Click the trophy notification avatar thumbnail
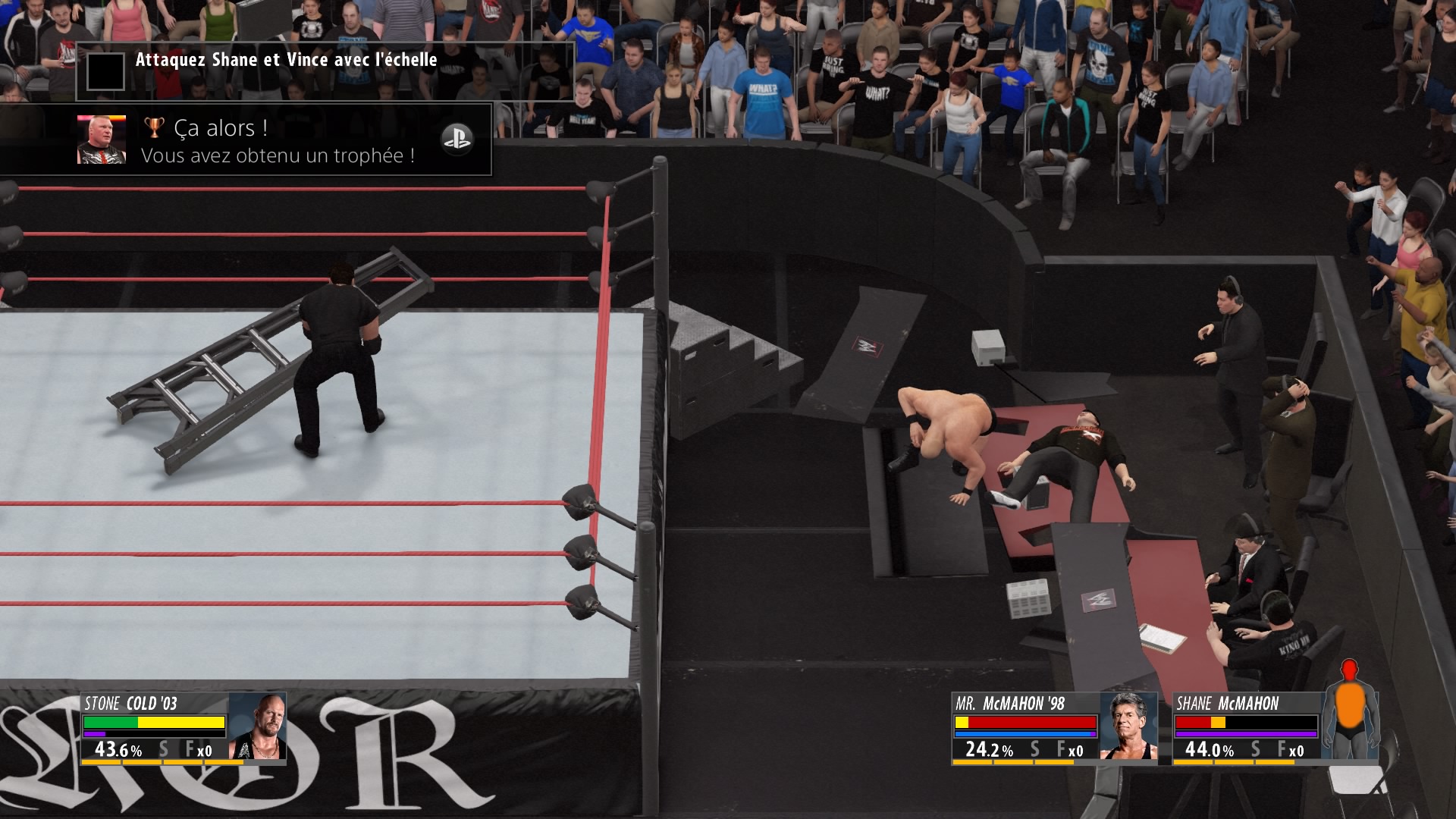The image size is (1456, 819). (x=102, y=140)
